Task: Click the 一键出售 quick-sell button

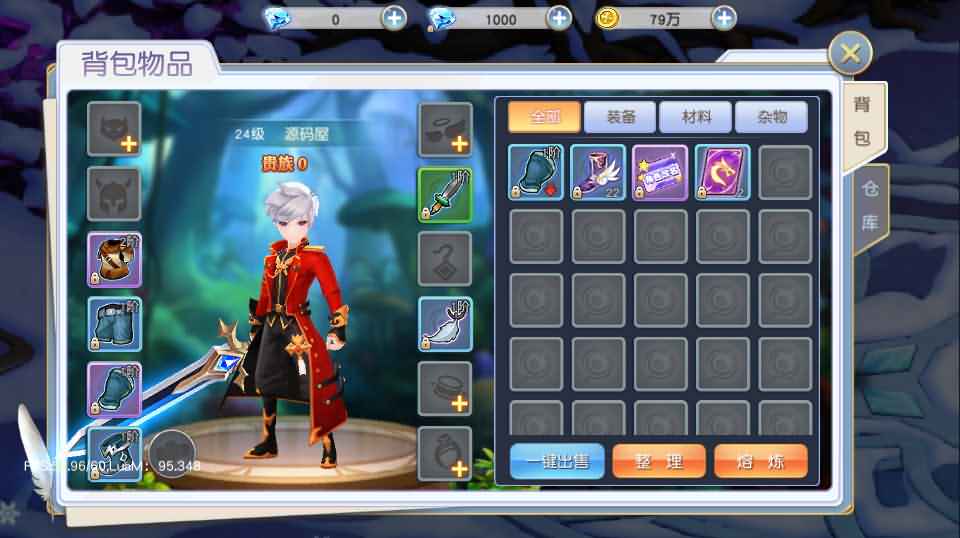Action: [x=557, y=461]
